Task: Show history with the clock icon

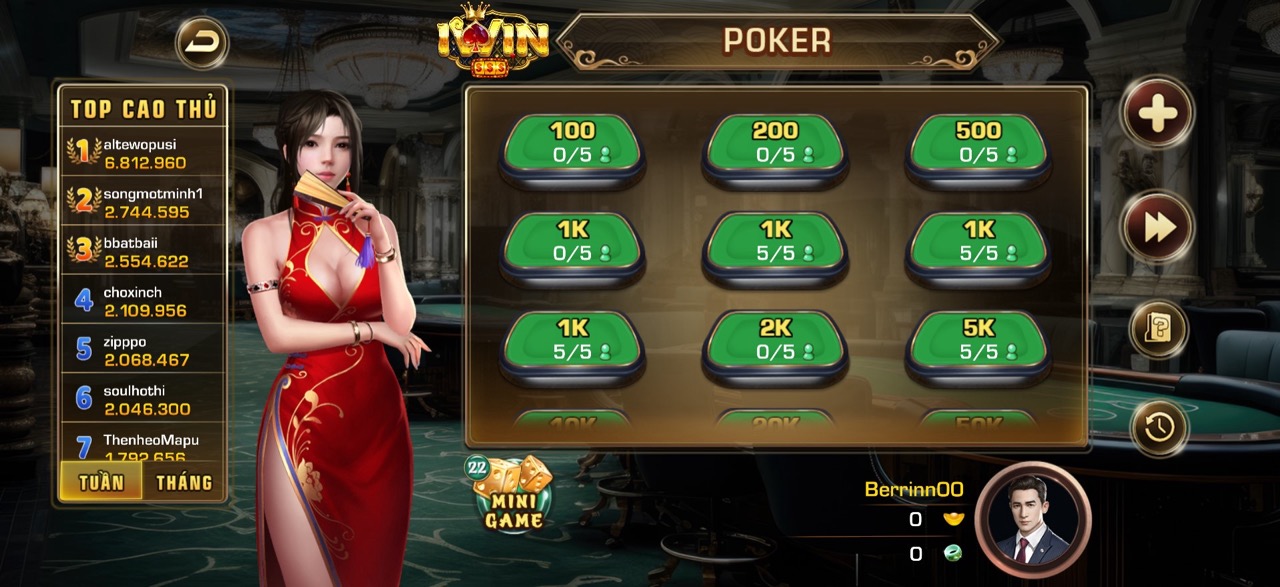Action: [1159, 427]
